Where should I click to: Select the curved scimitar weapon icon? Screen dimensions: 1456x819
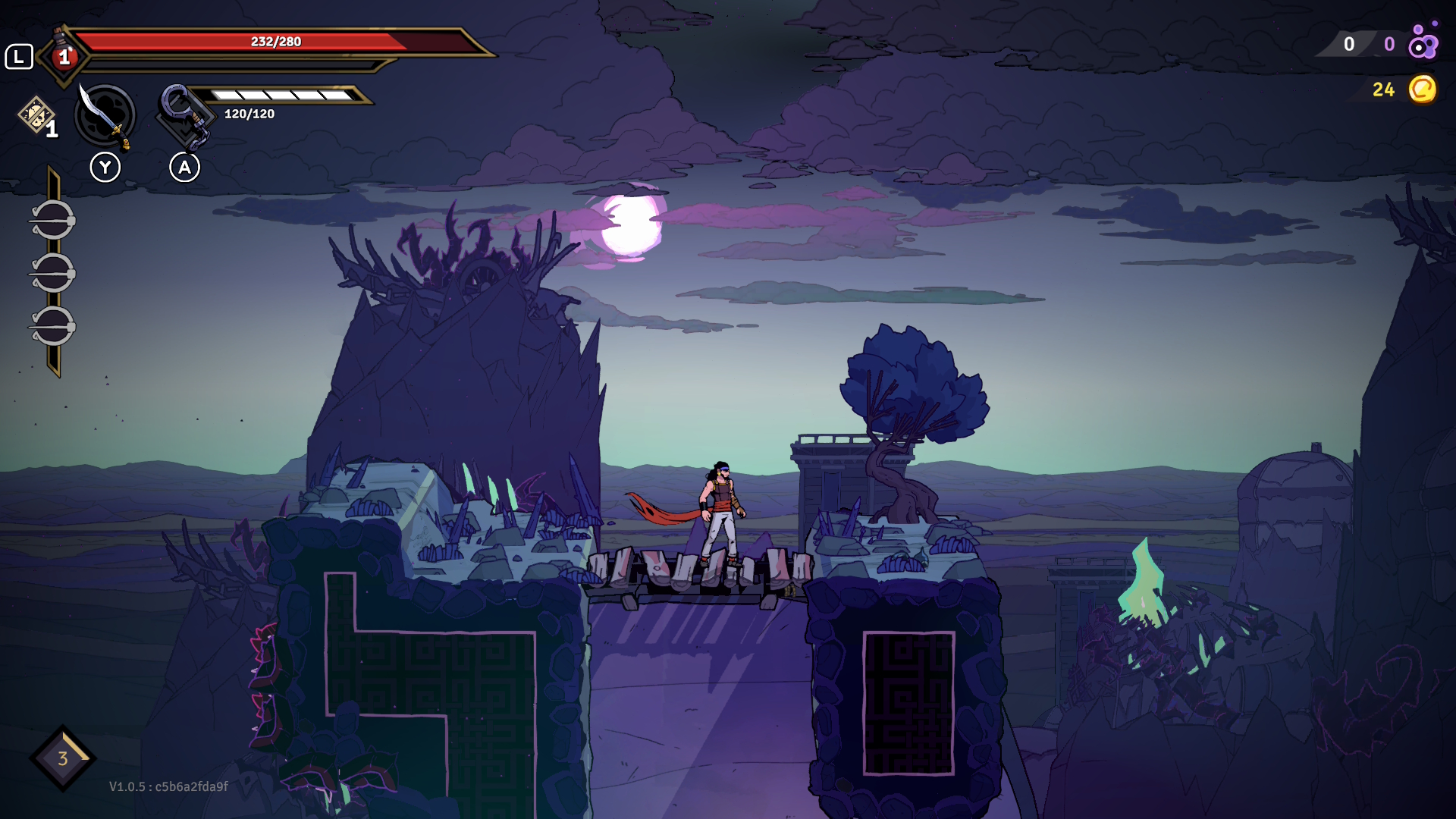tap(105, 116)
